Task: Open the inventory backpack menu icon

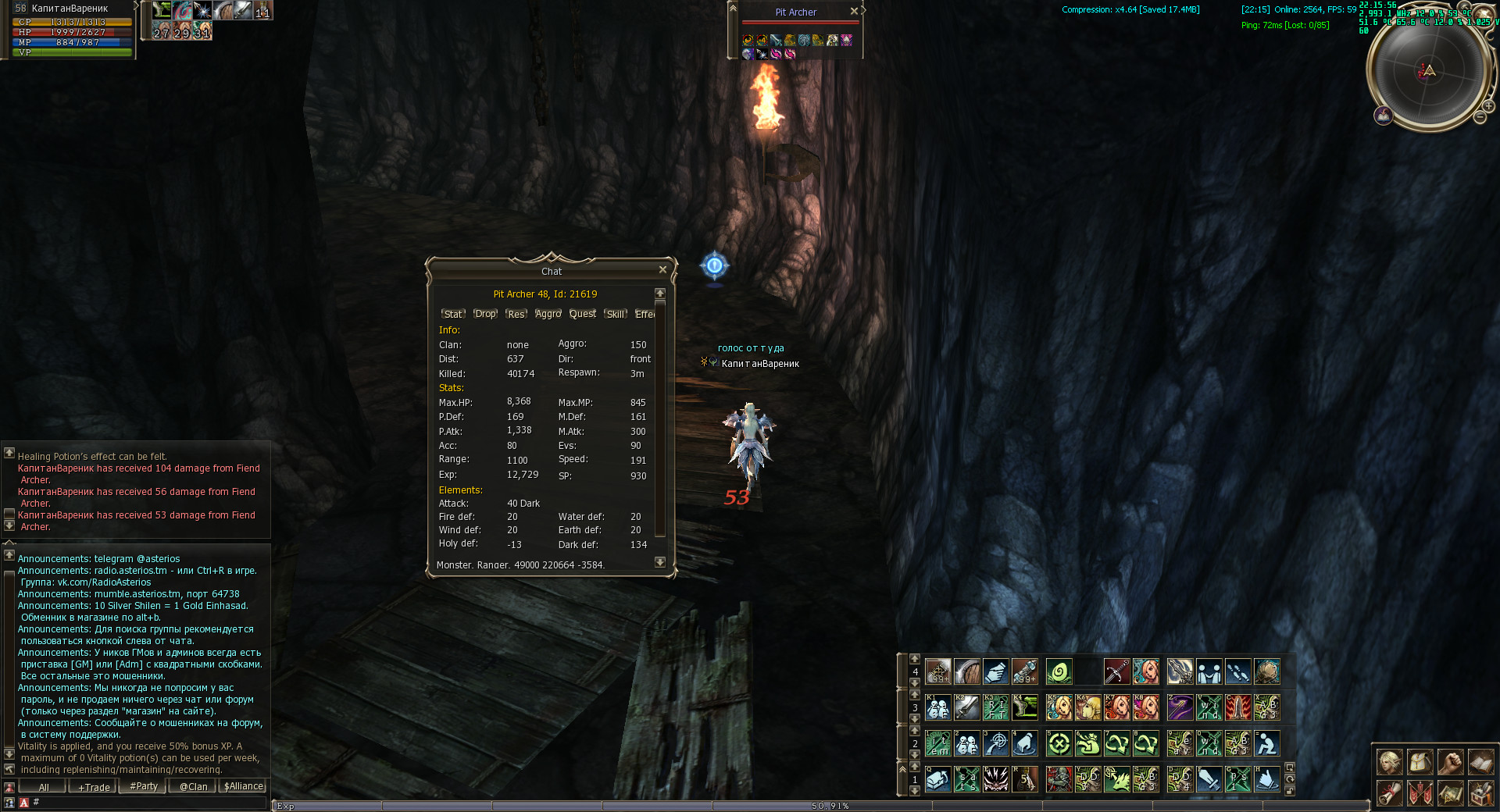Action: click(x=1420, y=762)
